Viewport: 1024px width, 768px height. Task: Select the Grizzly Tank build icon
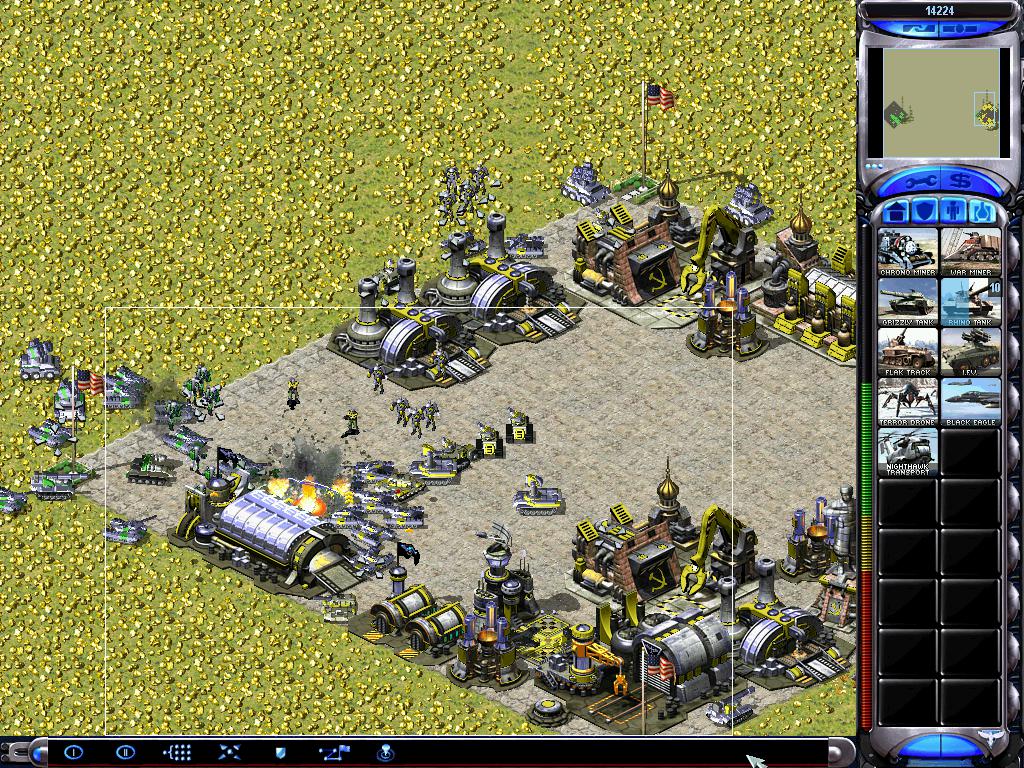[x=908, y=302]
